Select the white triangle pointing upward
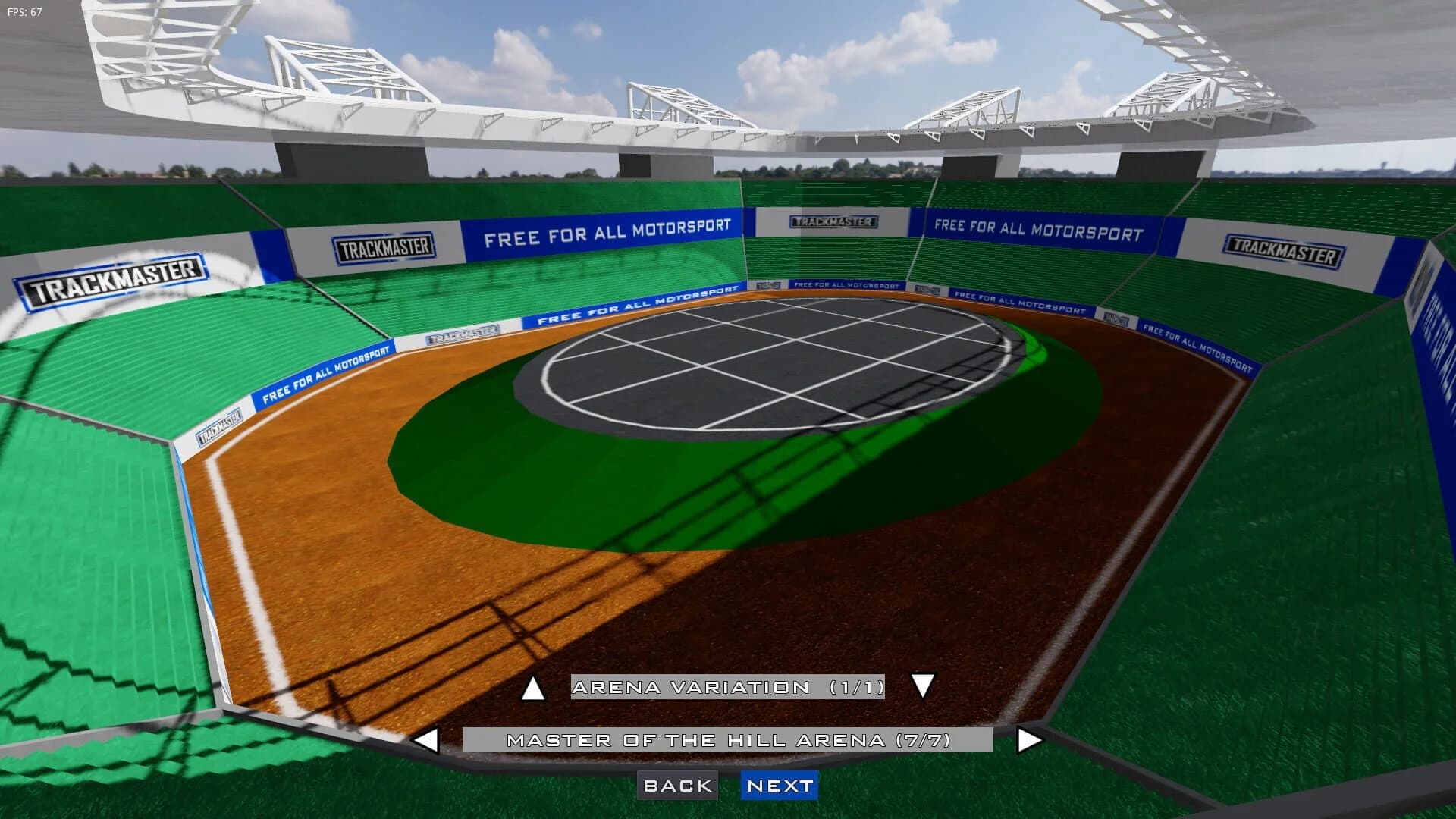This screenshot has width=1456, height=819. [x=533, y=689]
